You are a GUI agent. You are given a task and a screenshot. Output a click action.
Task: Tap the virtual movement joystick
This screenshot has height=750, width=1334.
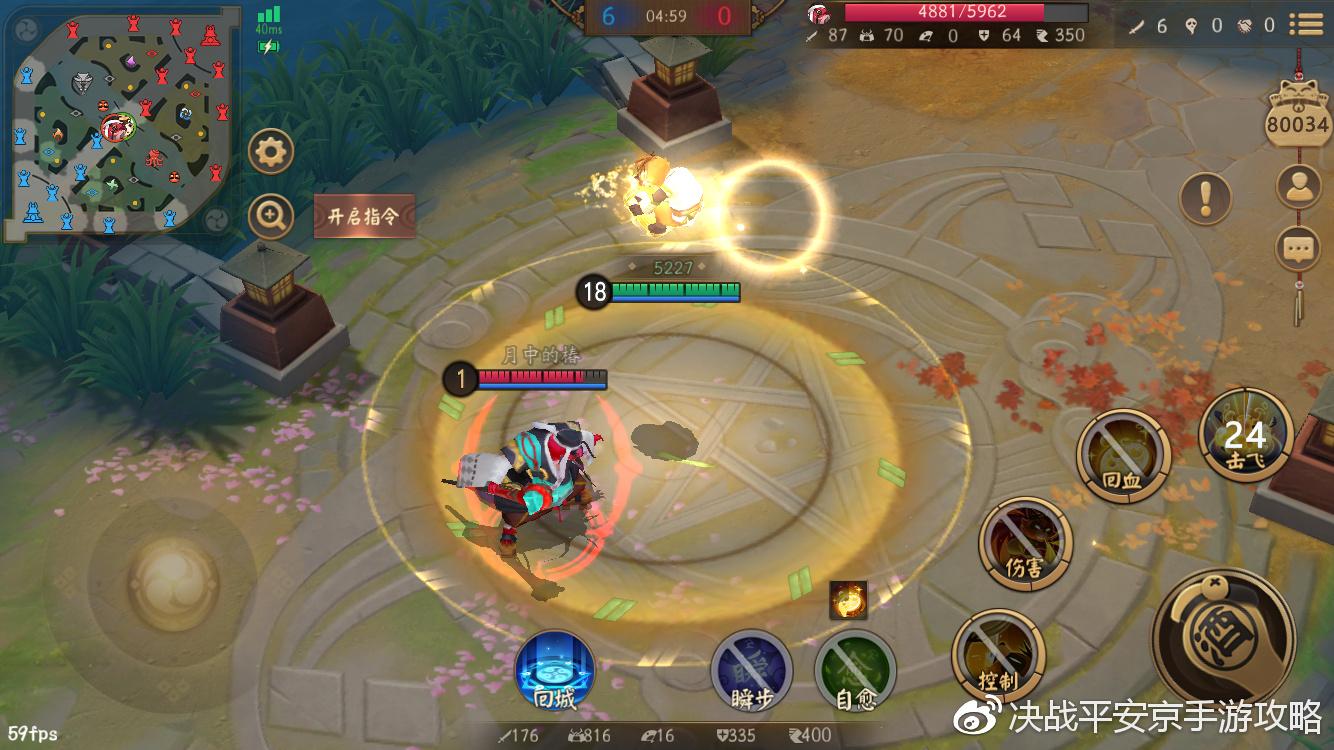160,583
